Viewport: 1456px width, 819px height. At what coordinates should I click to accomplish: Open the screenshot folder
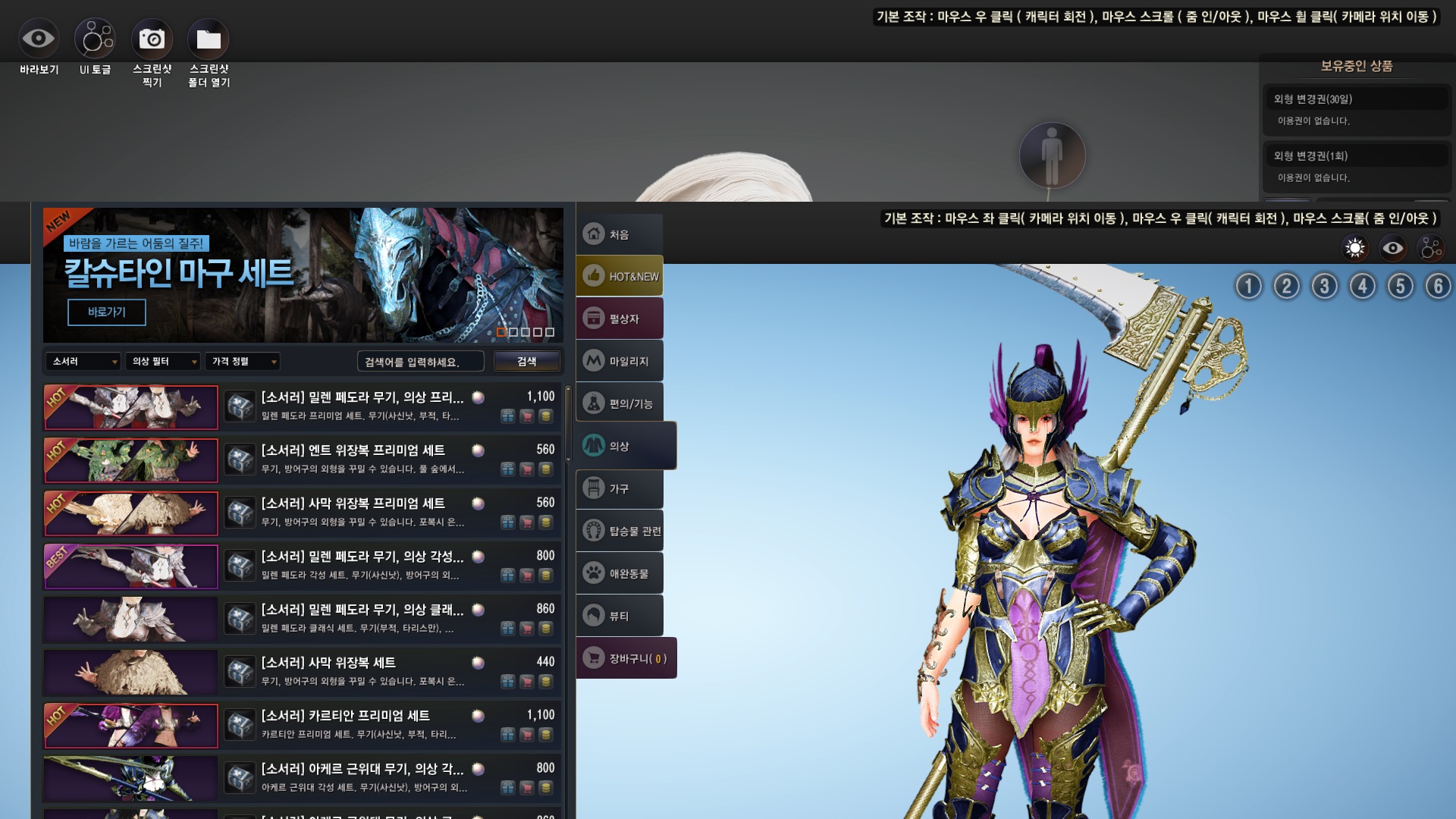(209, 39)
